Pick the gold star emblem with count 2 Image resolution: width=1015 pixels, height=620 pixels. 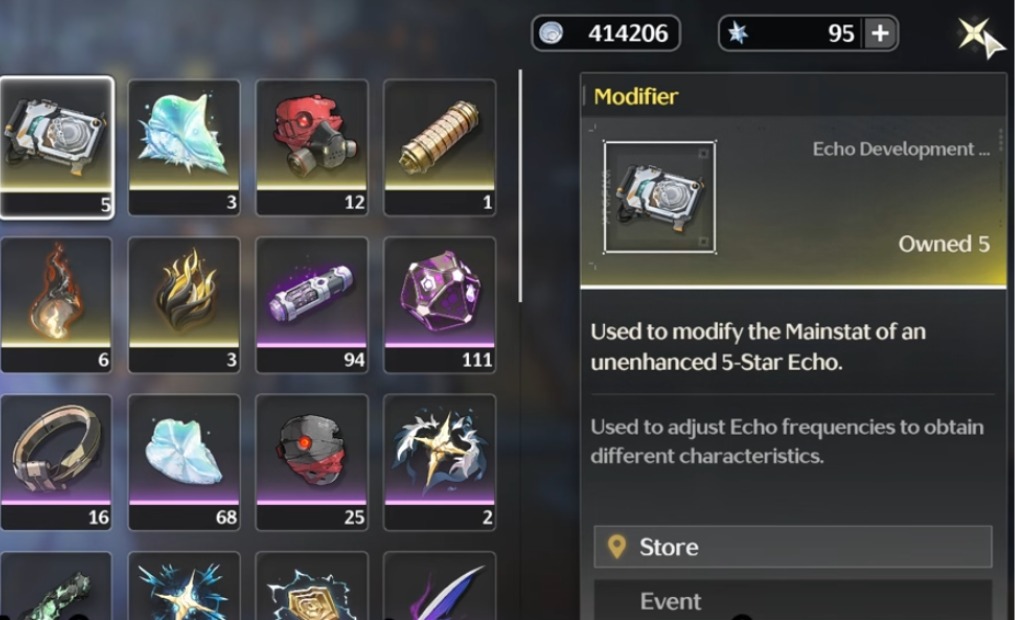[x=440, y=461]
